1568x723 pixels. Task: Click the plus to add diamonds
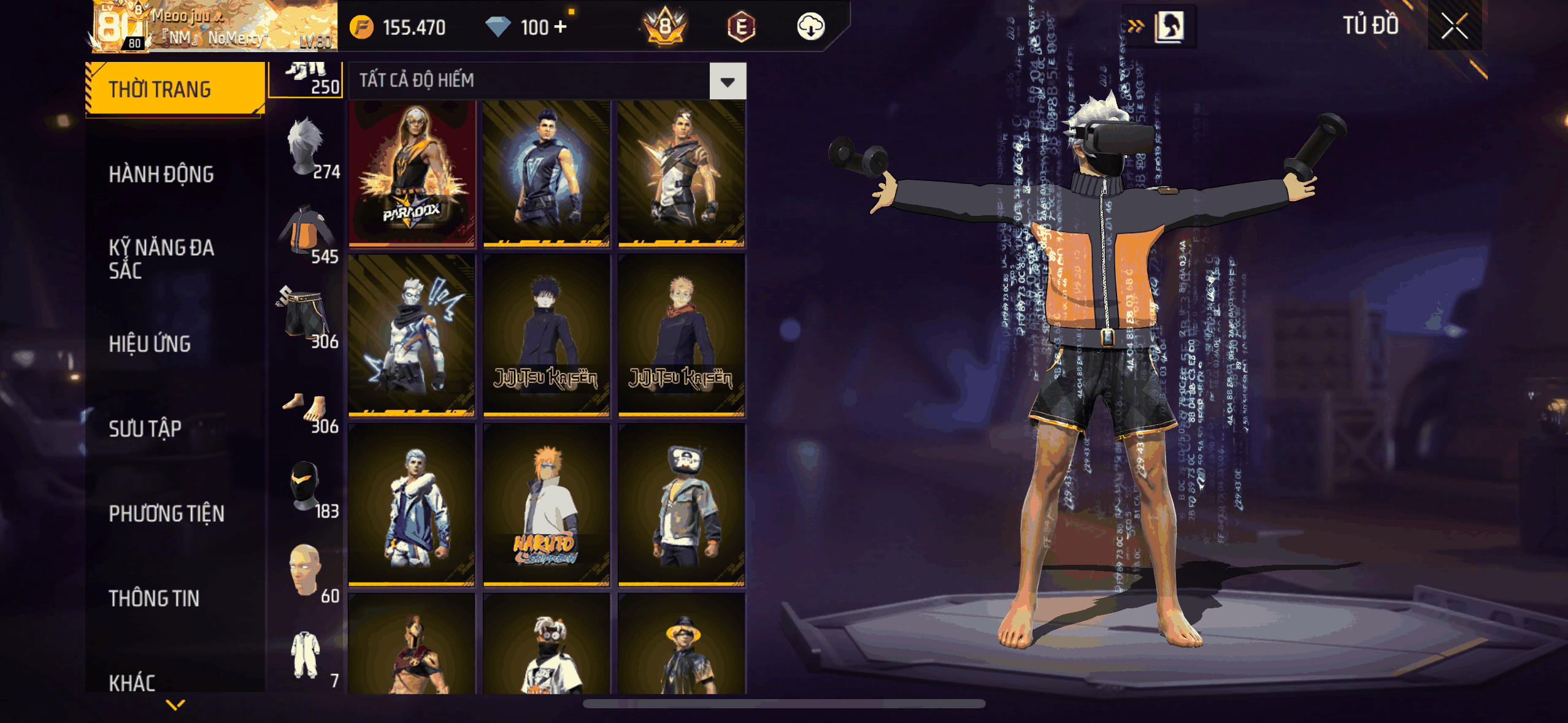[x=560, y=27]
